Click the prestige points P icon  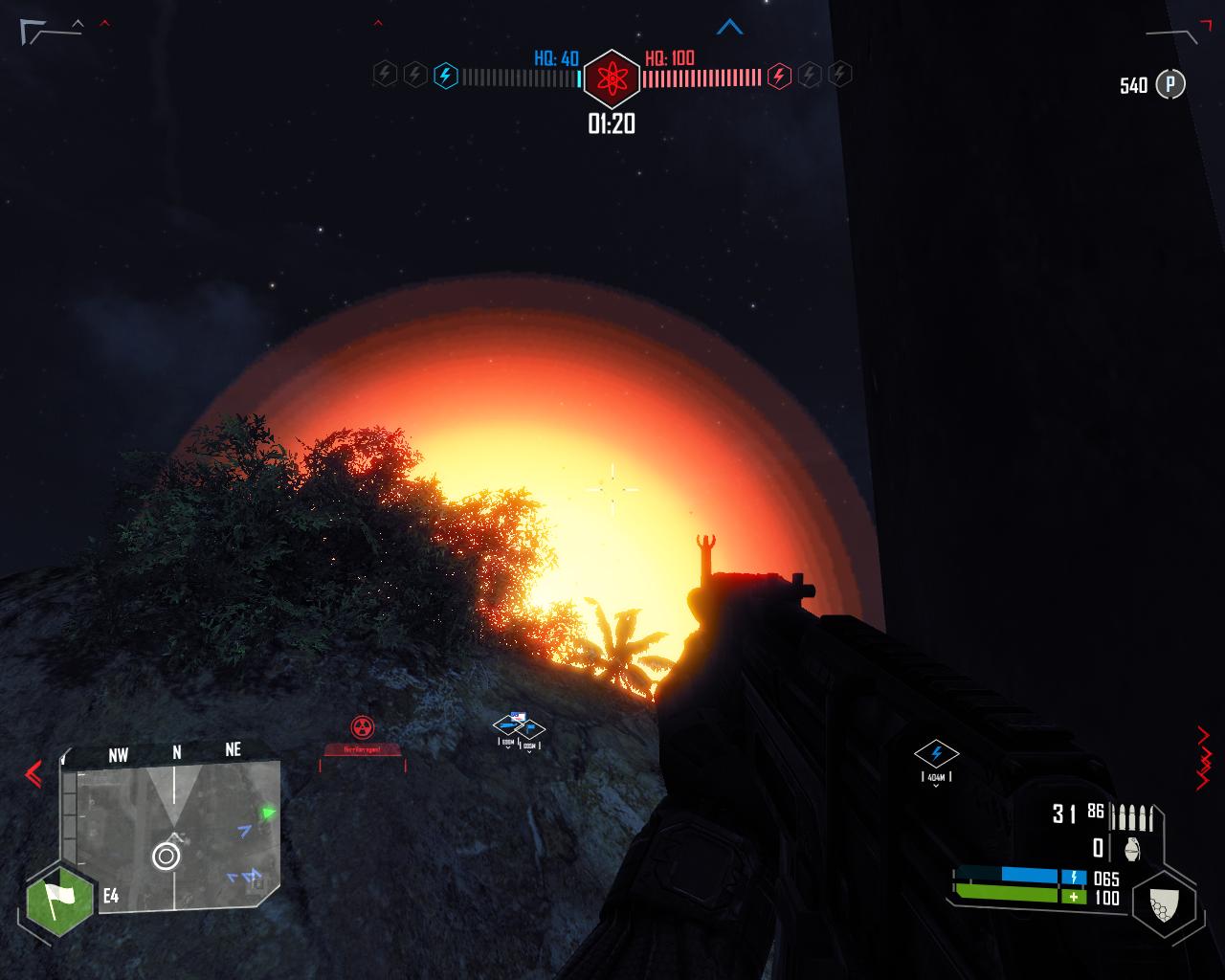(1169, 84)
